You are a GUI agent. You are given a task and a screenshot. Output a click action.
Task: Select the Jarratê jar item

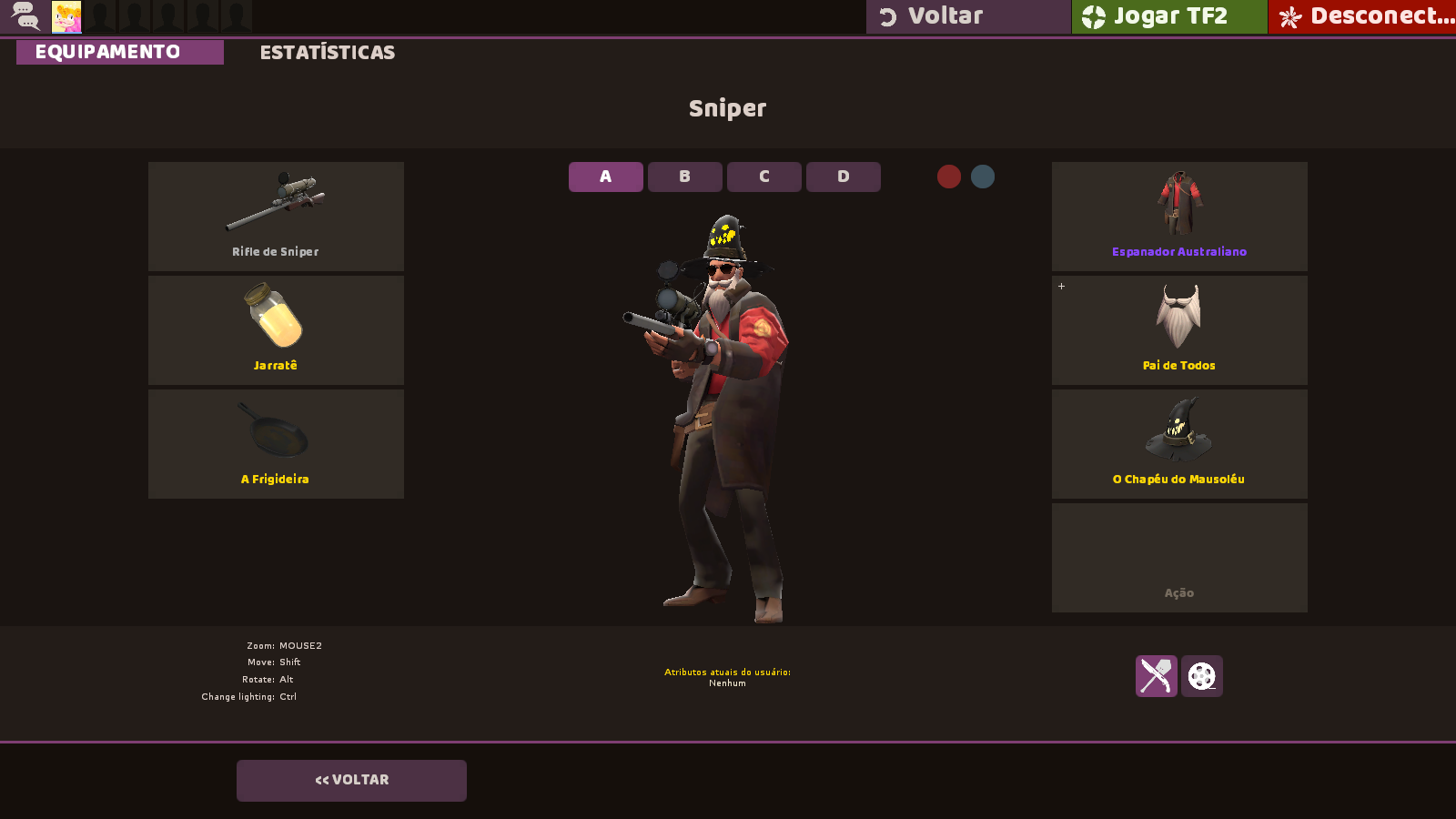(276, 329)
